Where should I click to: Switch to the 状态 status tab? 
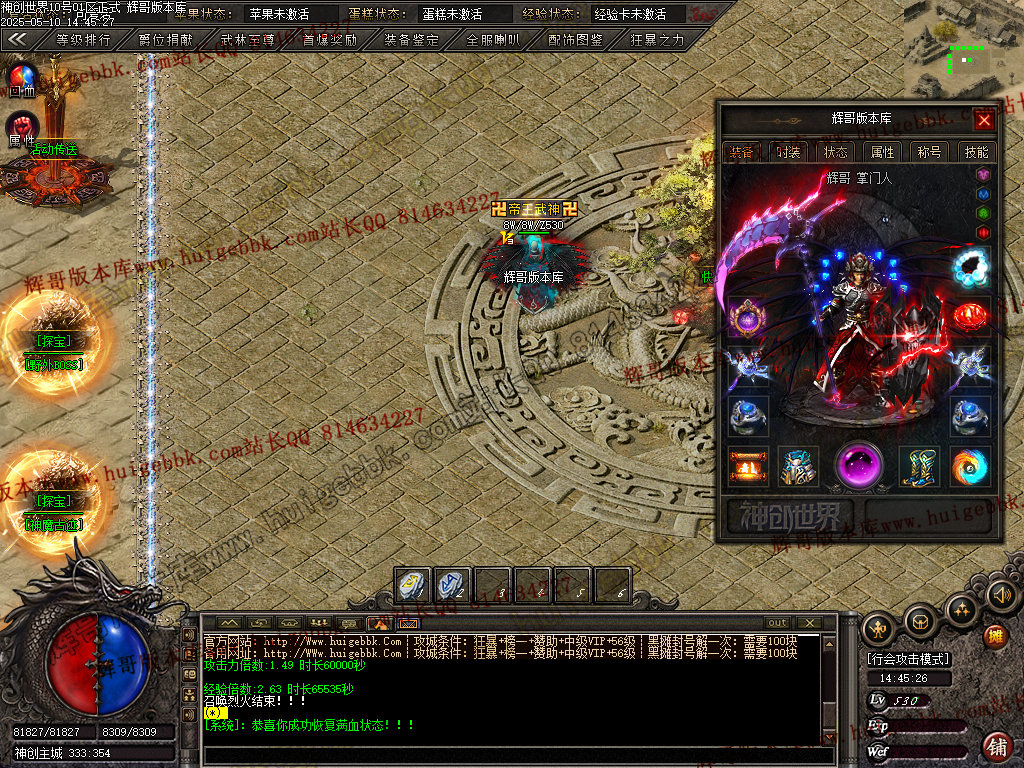836,152
